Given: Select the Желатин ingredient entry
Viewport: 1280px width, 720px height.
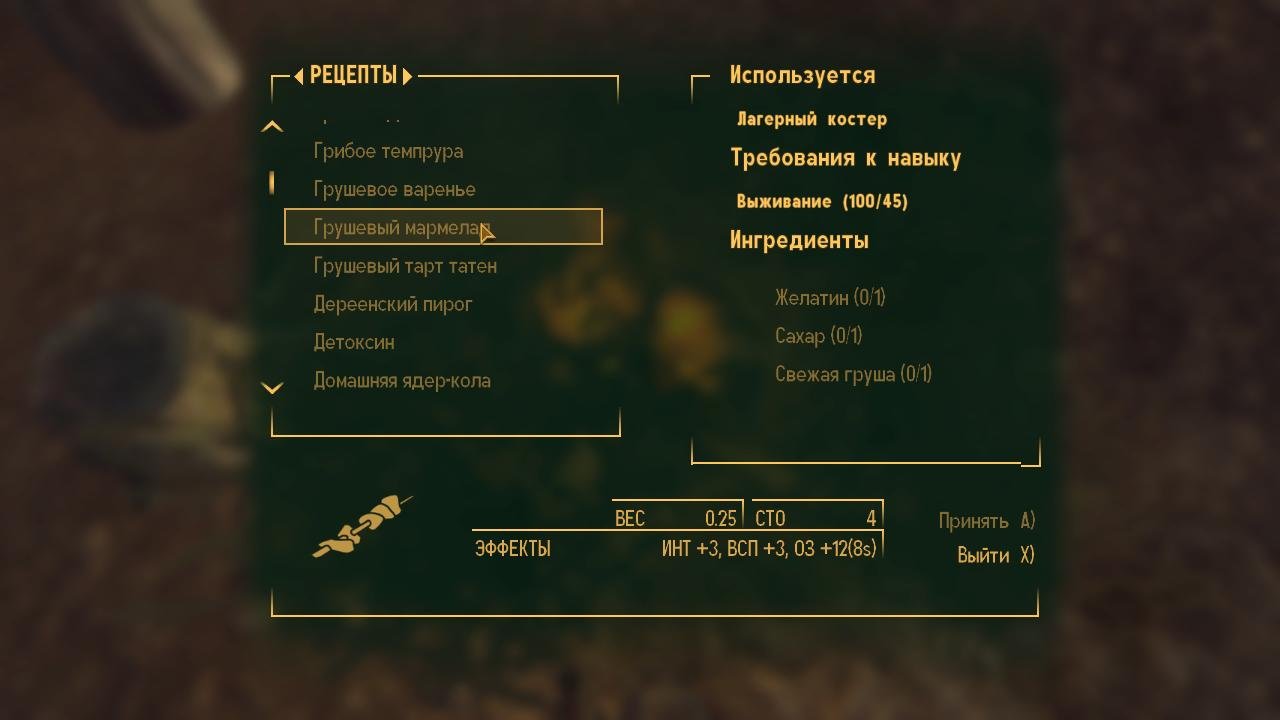Looking at the screenshot, I should [830, 298].
